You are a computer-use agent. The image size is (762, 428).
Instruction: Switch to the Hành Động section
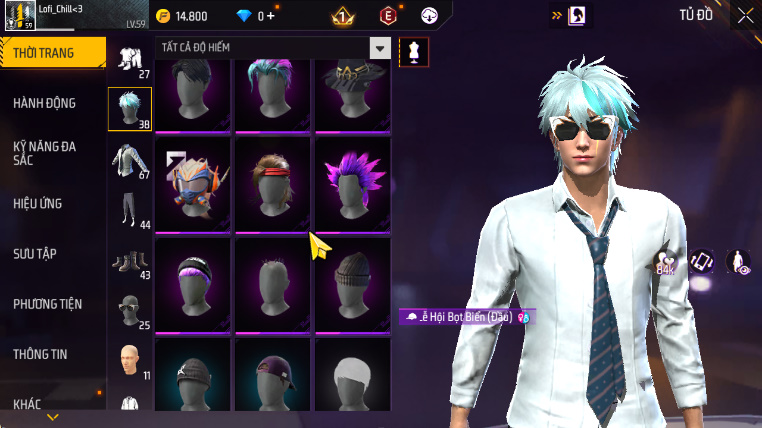45,102
